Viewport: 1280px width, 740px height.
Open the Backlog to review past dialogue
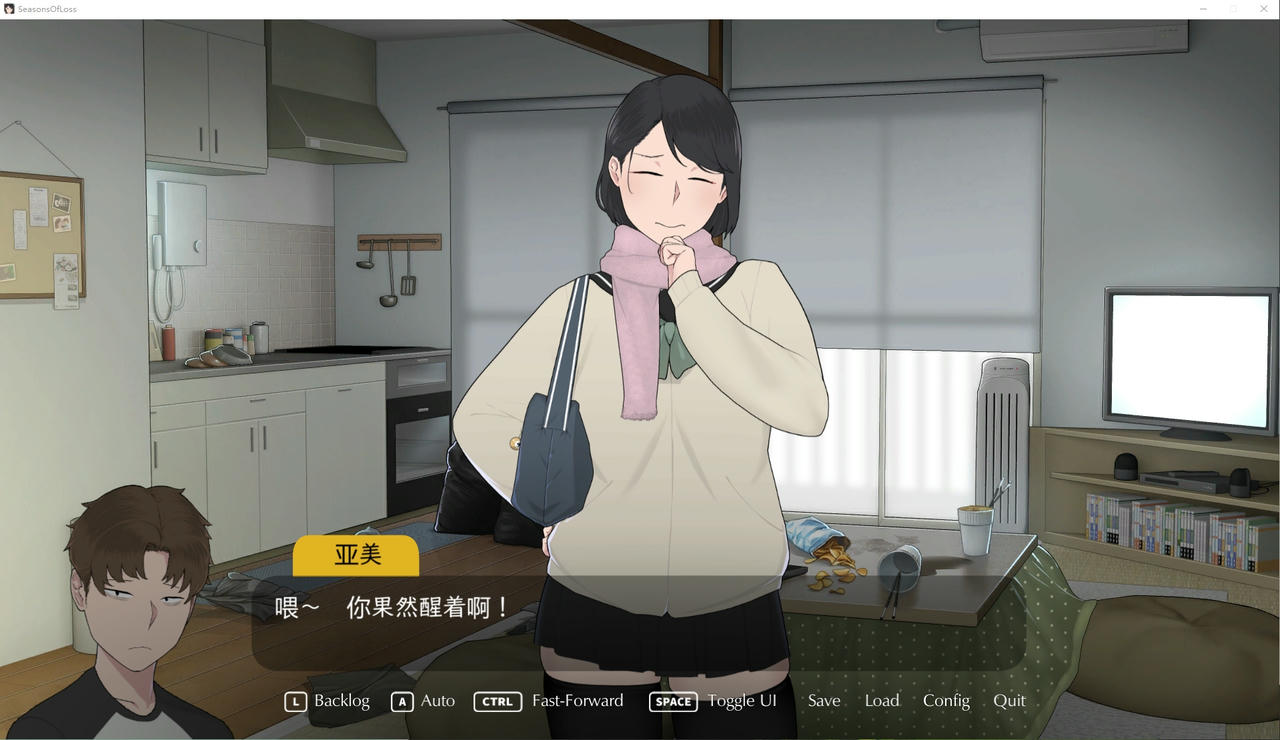pyautogui.click(x=340, y=701)
